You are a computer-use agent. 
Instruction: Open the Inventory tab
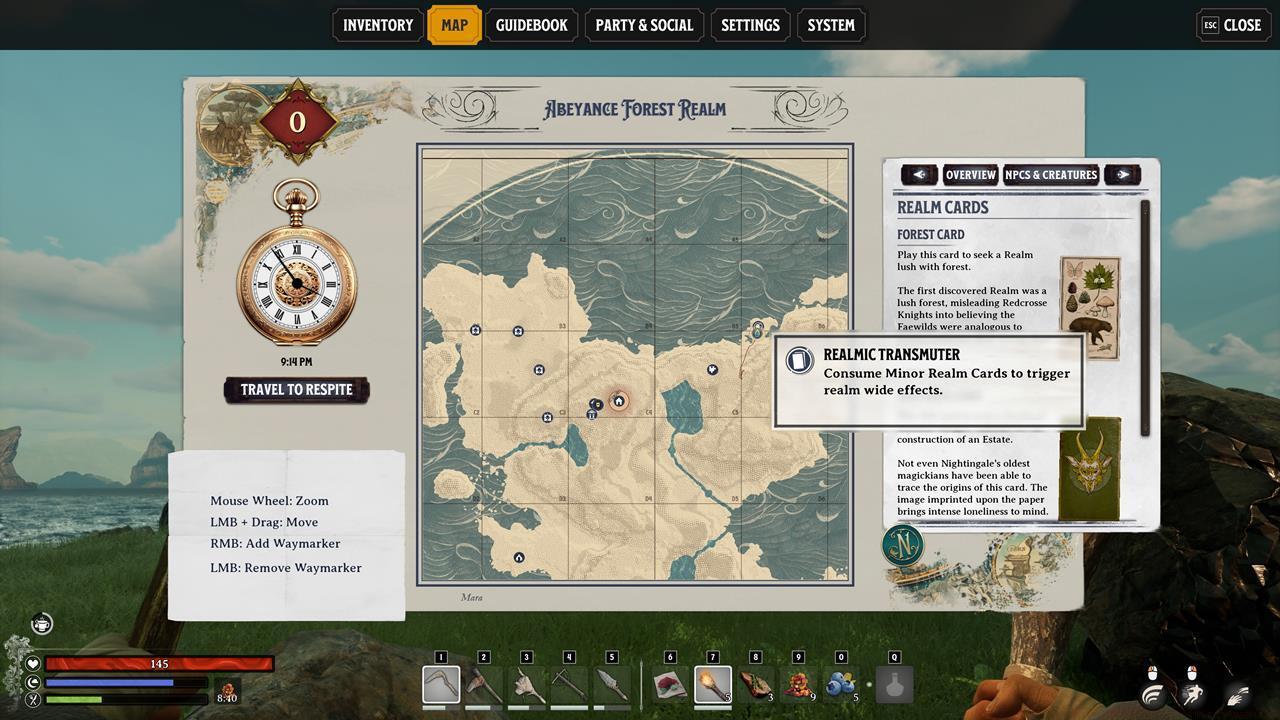(x=377, y=25)
